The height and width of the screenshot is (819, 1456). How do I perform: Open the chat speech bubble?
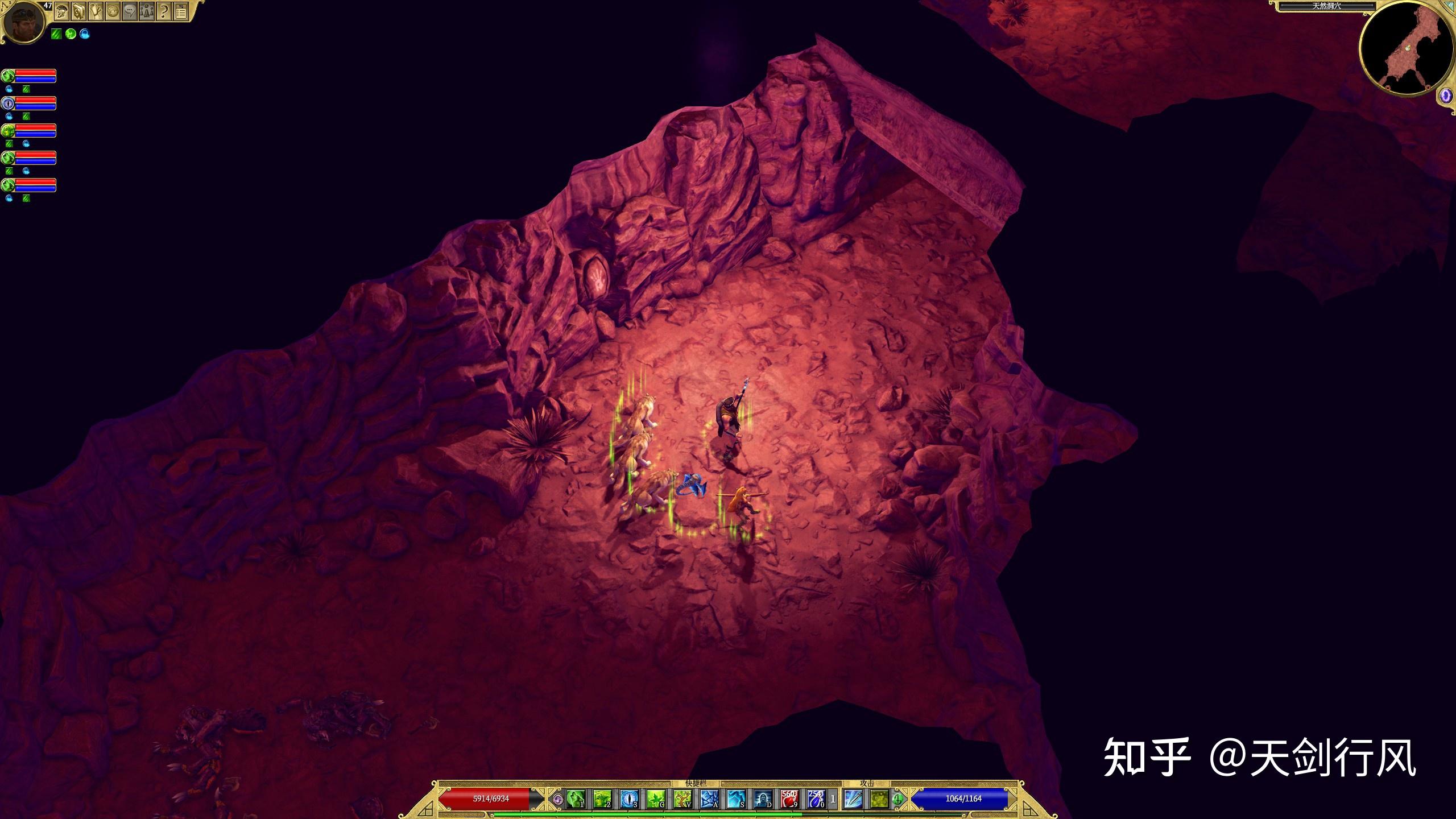(130, 11)
